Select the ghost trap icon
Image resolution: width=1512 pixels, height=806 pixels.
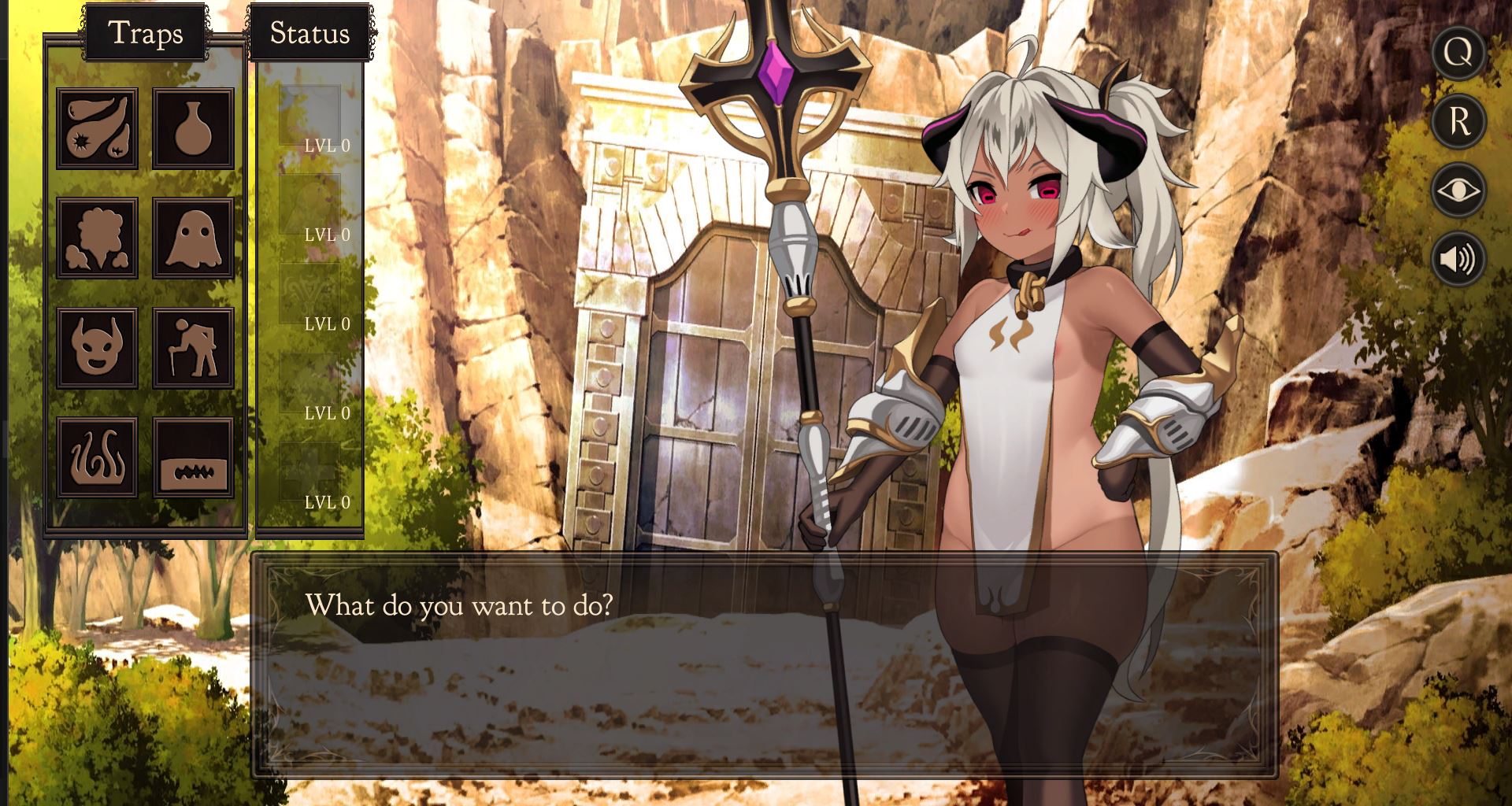[x=193, y=238]
